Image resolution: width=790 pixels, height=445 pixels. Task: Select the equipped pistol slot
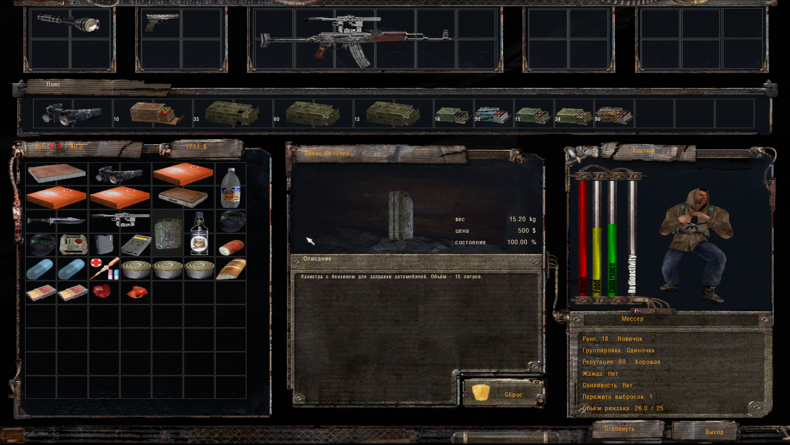[160, 24]
